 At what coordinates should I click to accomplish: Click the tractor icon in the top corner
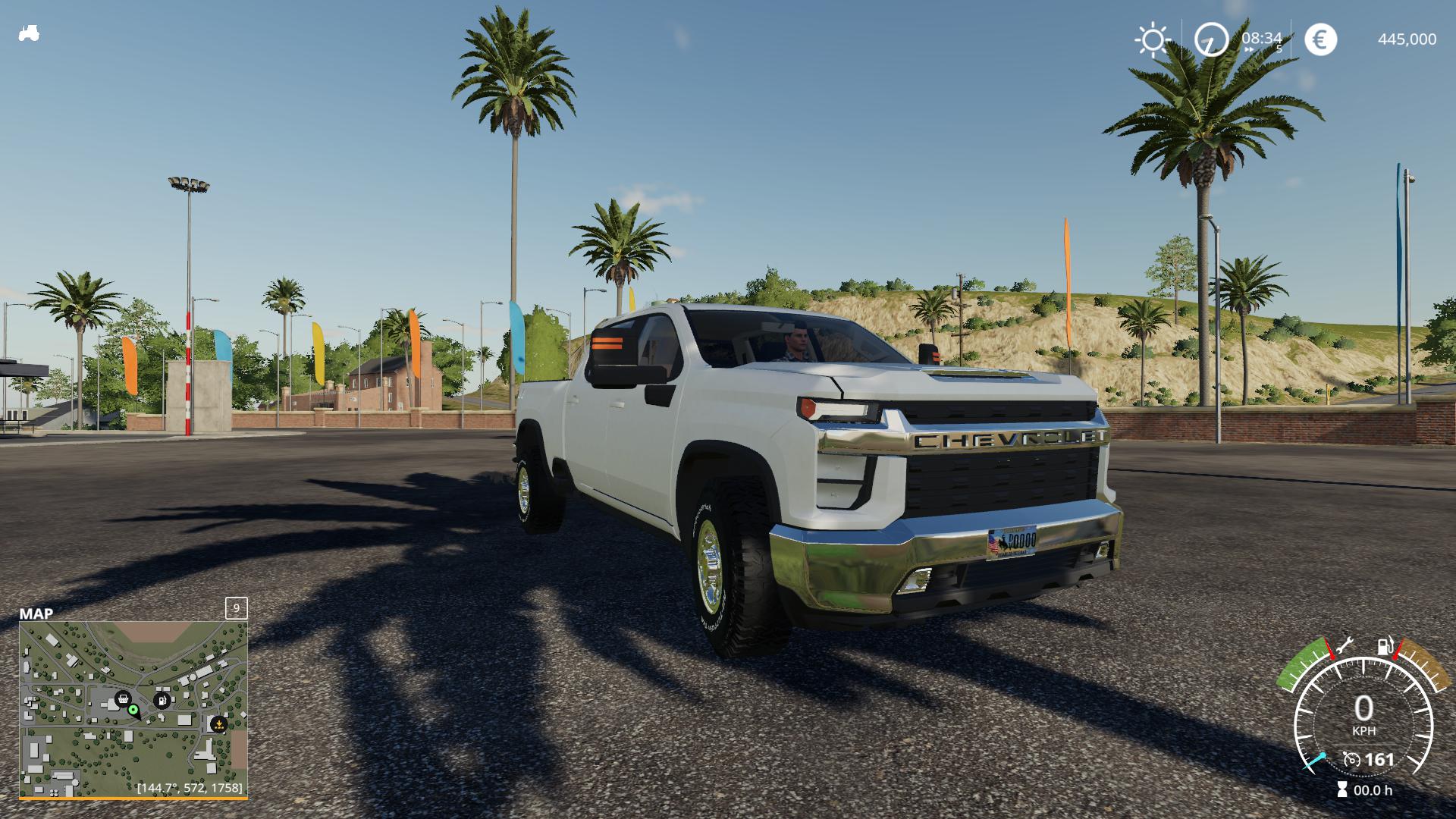(x=29, y=33)
